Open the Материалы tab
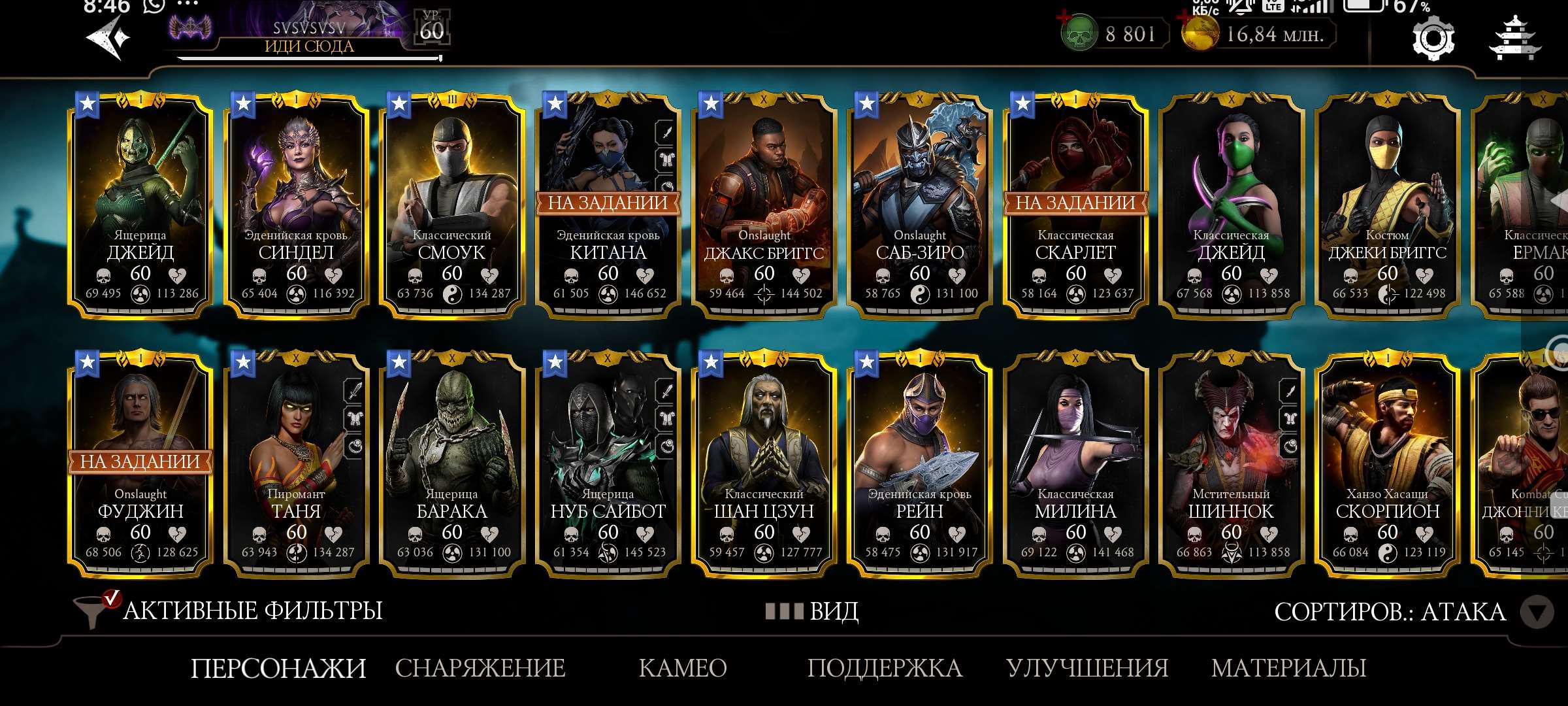The height and width of the screenshot is (706, 1568). [1288, 668]
